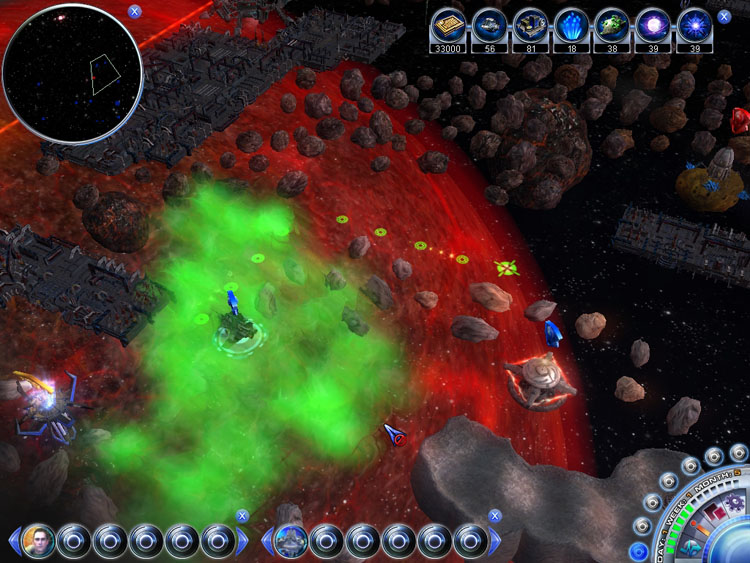The height and width of the screenshot is (563, 750).
Task: Select the space station portrait slot
Action: click(x=290, y=541)
